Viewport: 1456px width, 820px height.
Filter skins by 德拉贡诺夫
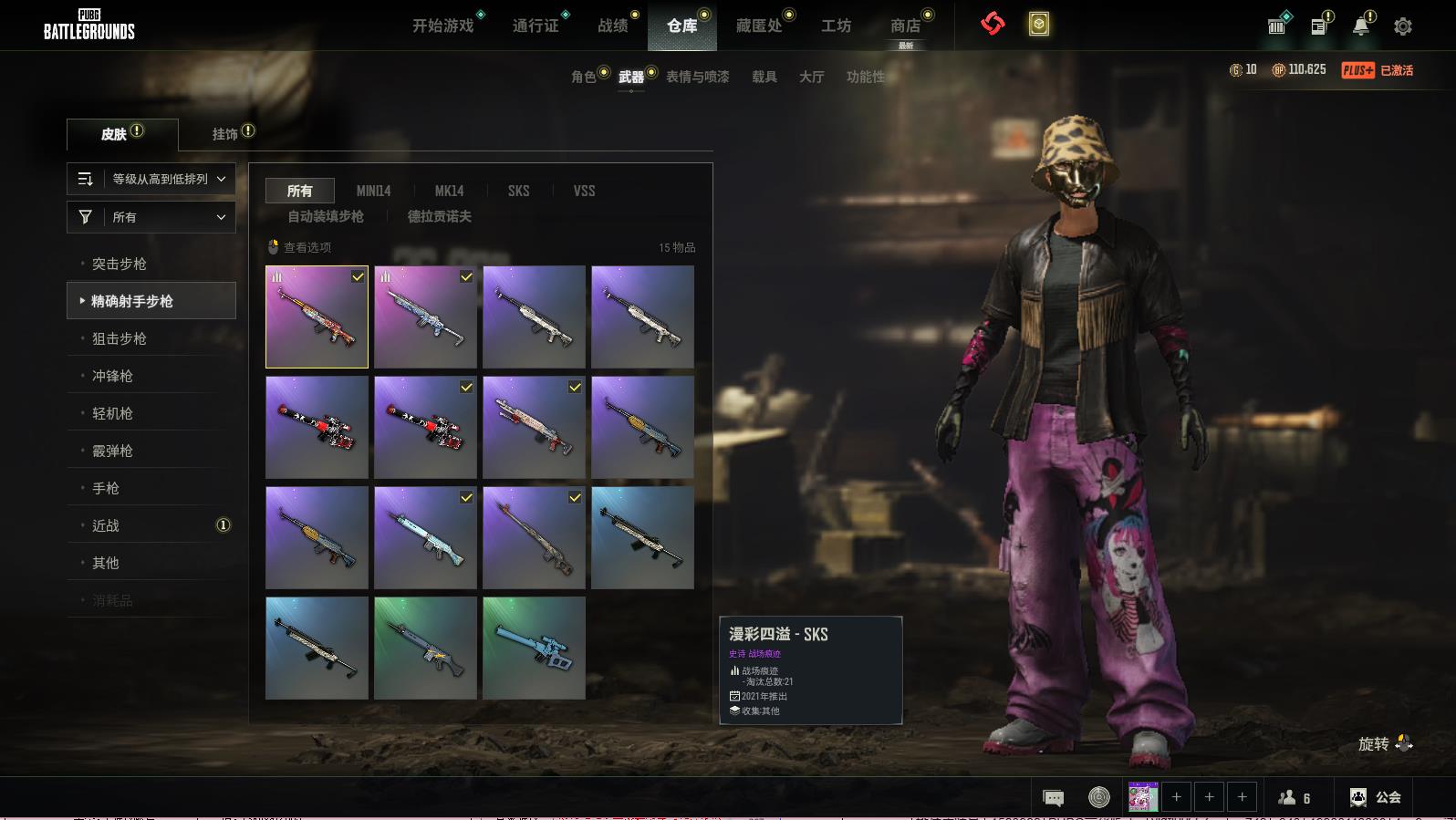[x=440, y=216]
